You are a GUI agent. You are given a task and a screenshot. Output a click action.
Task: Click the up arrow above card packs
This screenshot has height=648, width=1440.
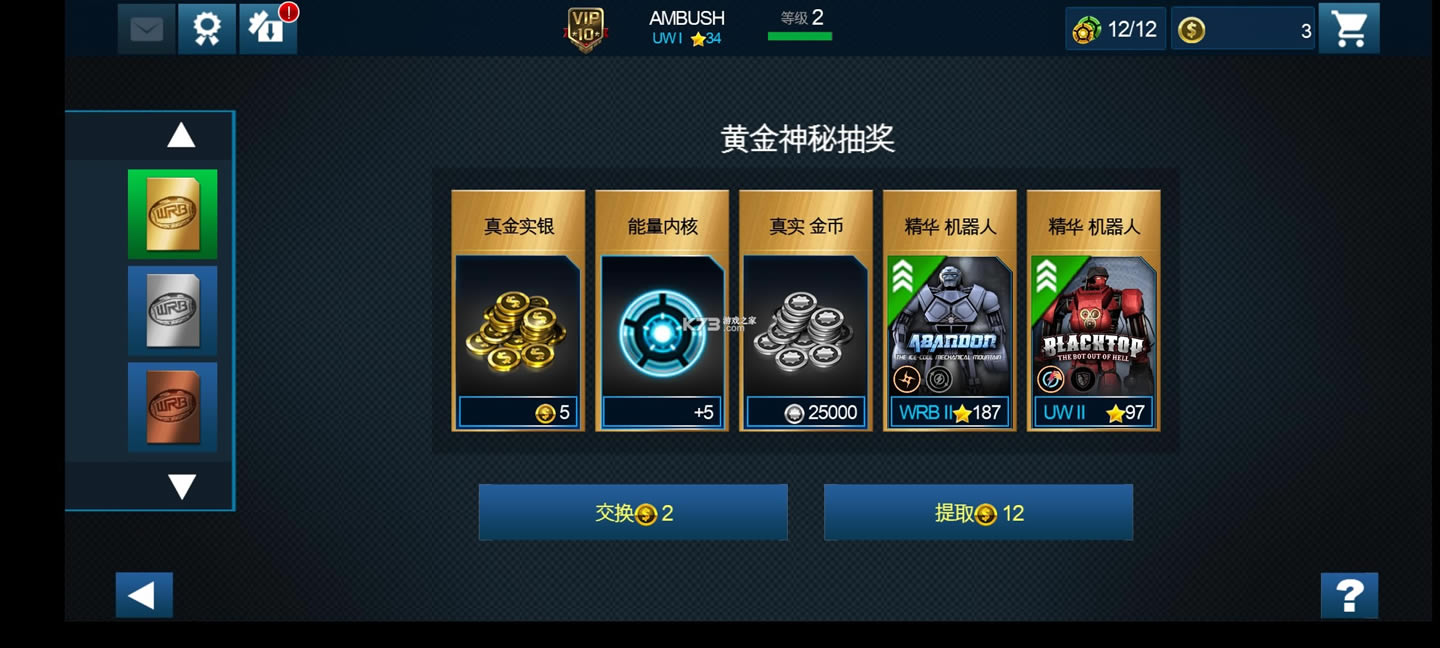coord(181,136)
